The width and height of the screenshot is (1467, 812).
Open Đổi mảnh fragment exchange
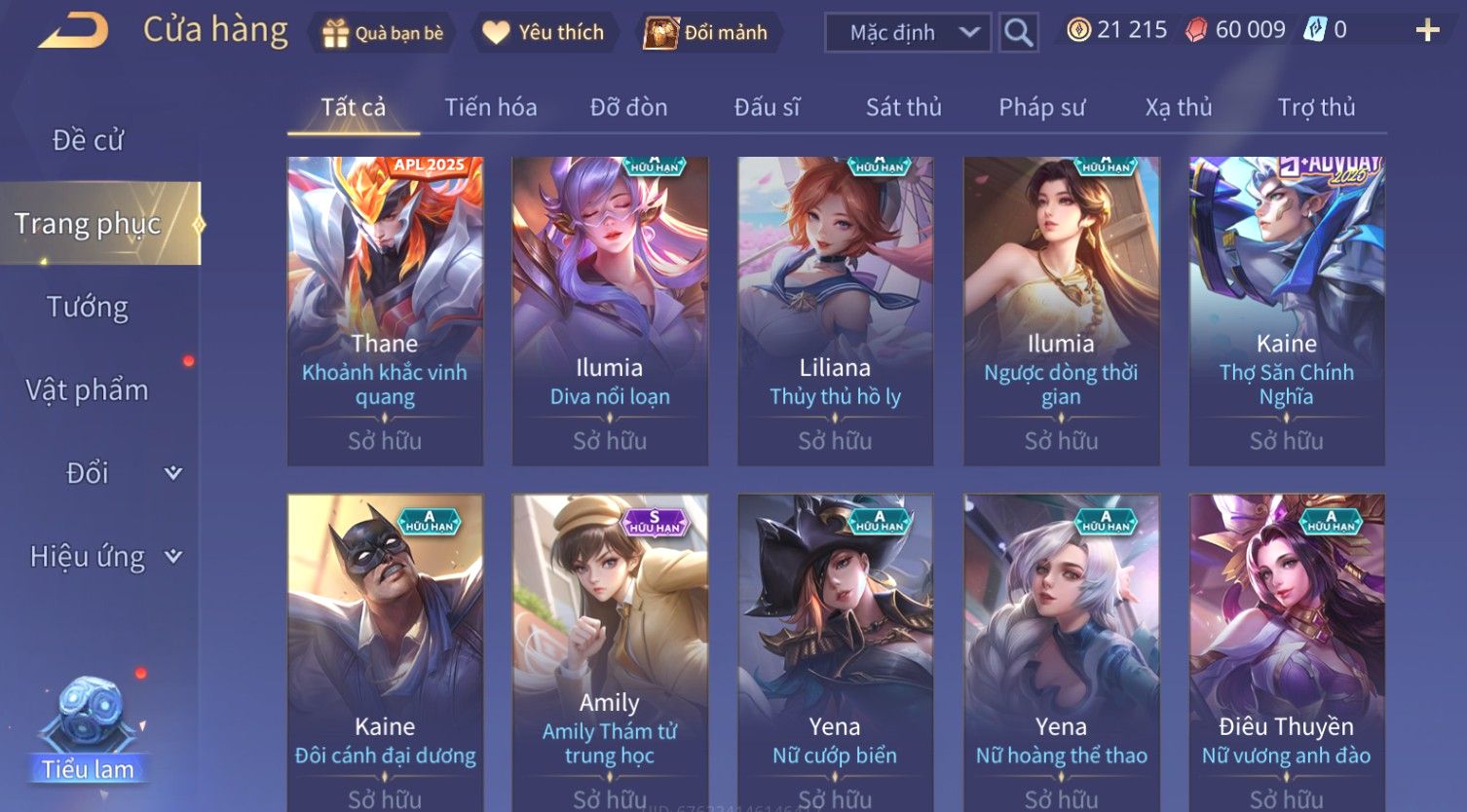(x=706, y=33)
